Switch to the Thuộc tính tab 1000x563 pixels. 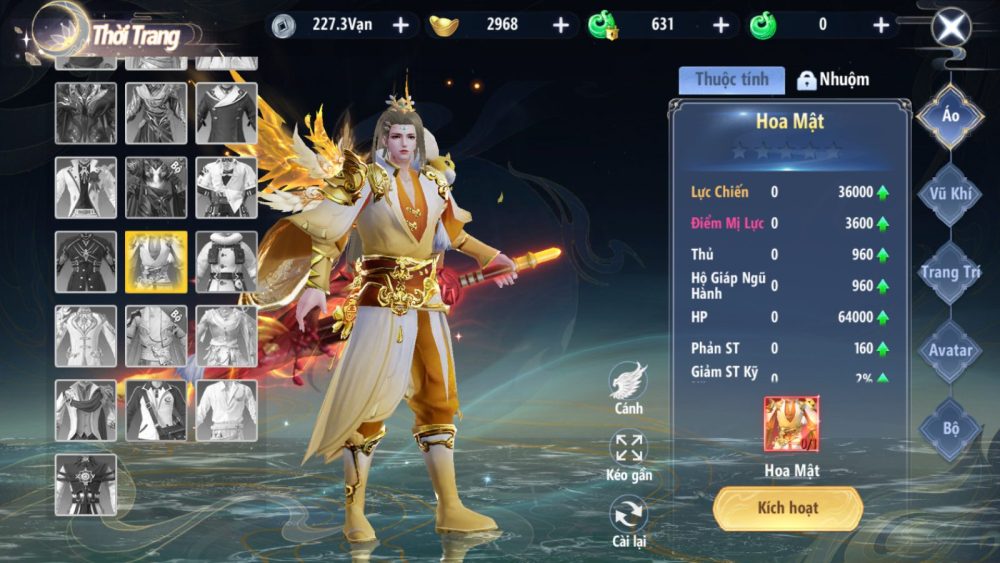pyautogui.click(x=731, y=80)
